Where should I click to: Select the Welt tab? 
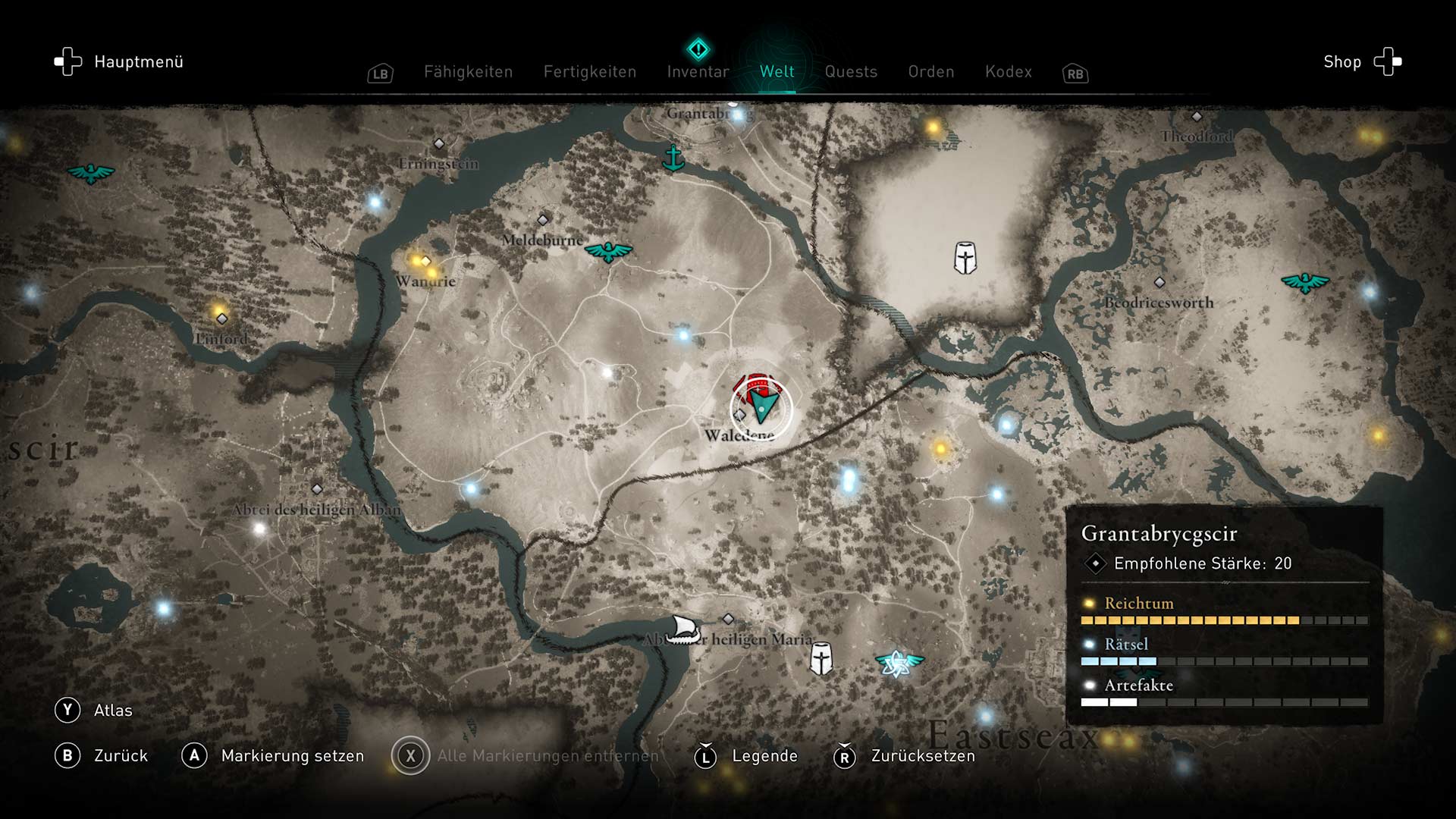(777, 72)
